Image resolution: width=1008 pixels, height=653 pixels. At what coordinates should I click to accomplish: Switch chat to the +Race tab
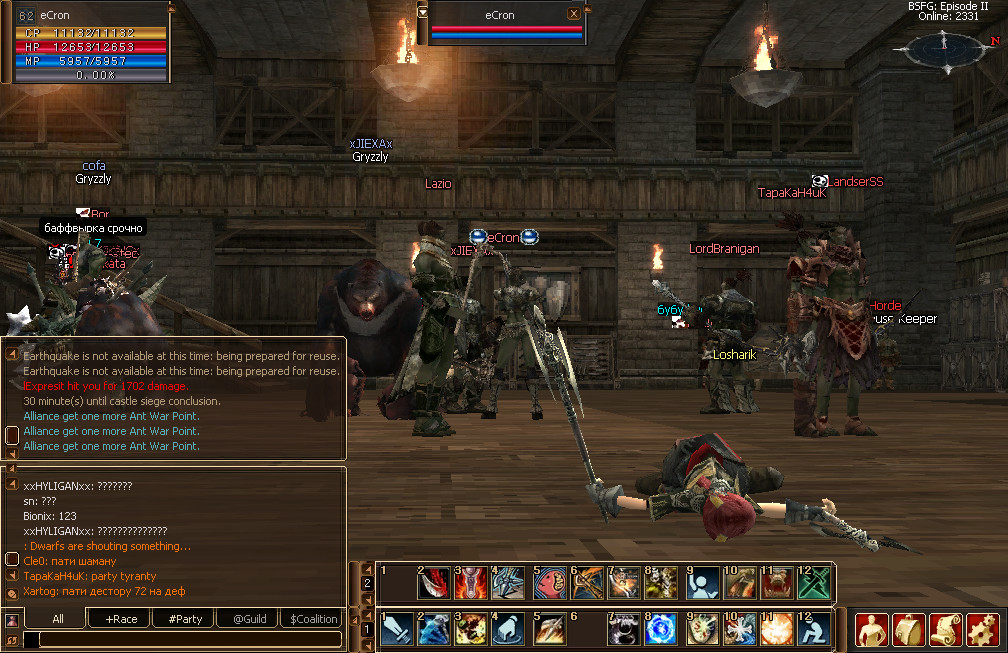[x=120, y=619]
